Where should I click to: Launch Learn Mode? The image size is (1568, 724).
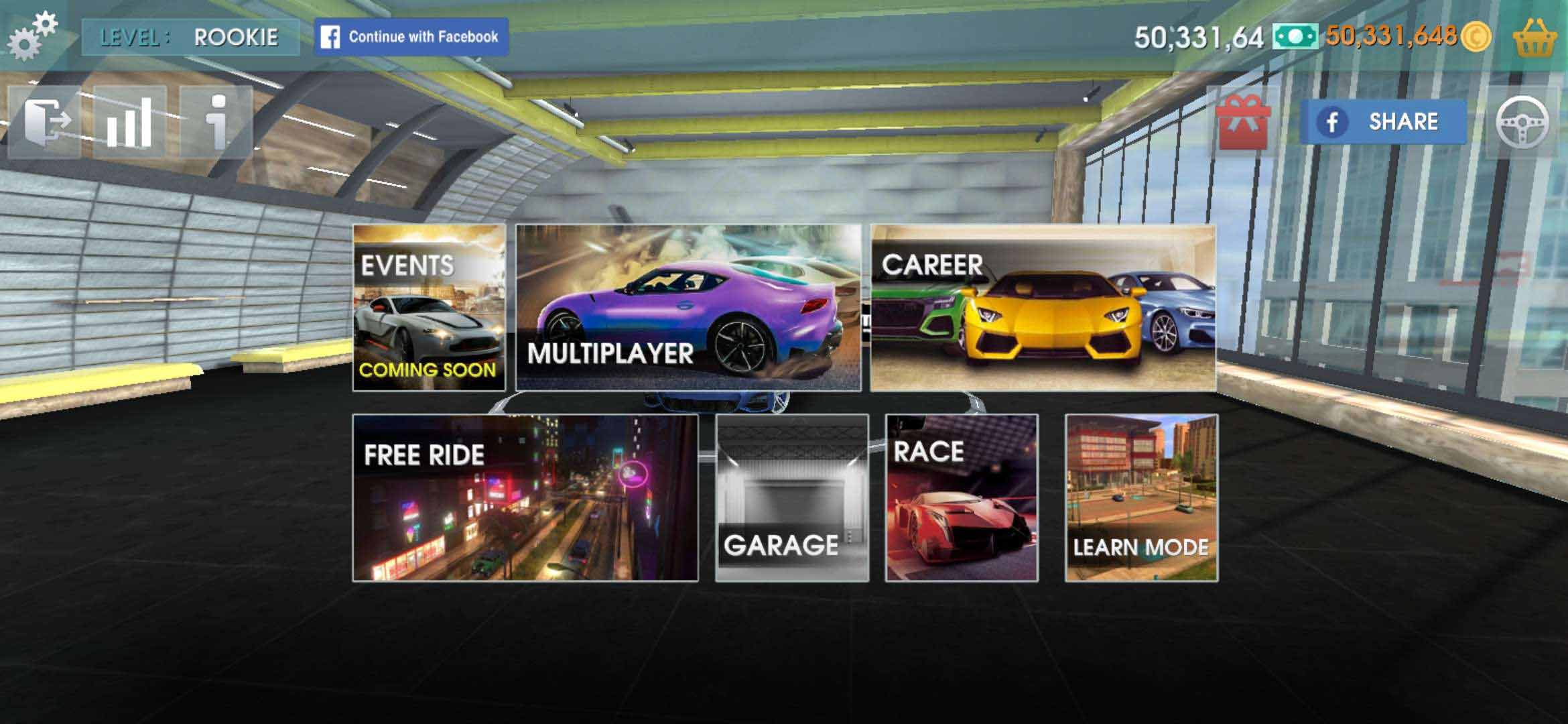(x=1142, y=497)
